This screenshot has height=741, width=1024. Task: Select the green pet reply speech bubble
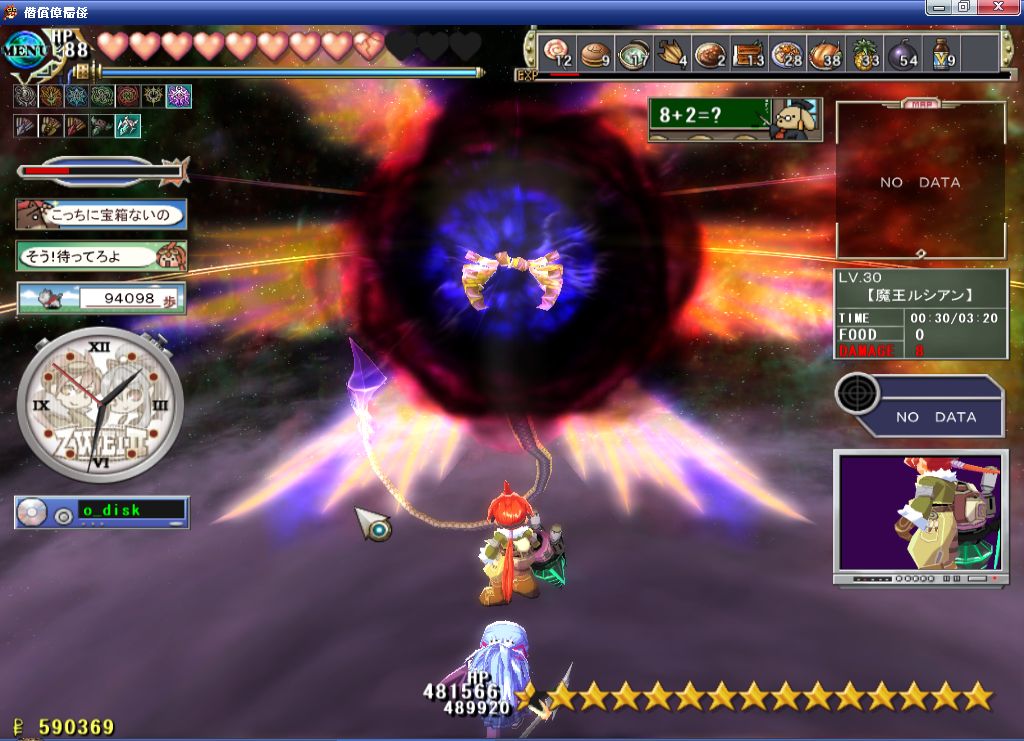[101, 256]
